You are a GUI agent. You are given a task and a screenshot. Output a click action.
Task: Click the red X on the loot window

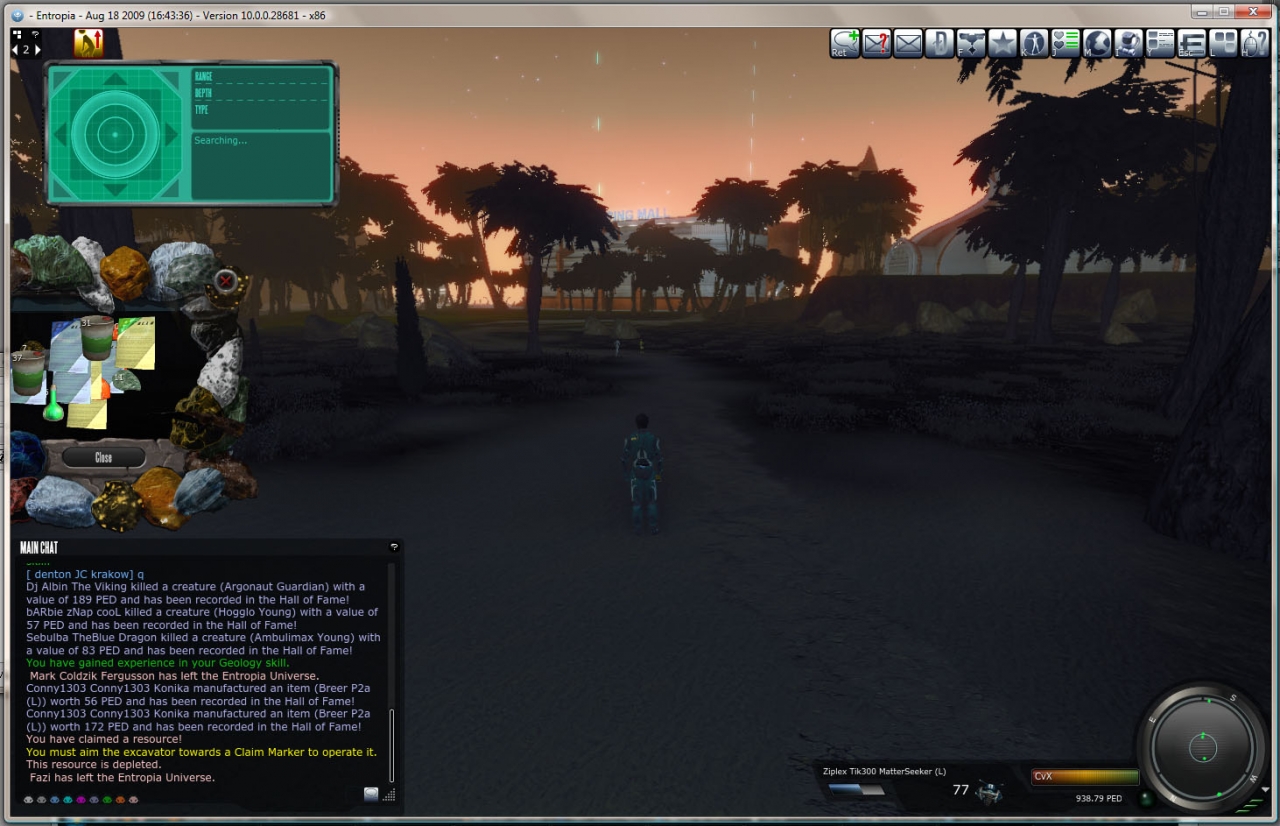[227, 281]
